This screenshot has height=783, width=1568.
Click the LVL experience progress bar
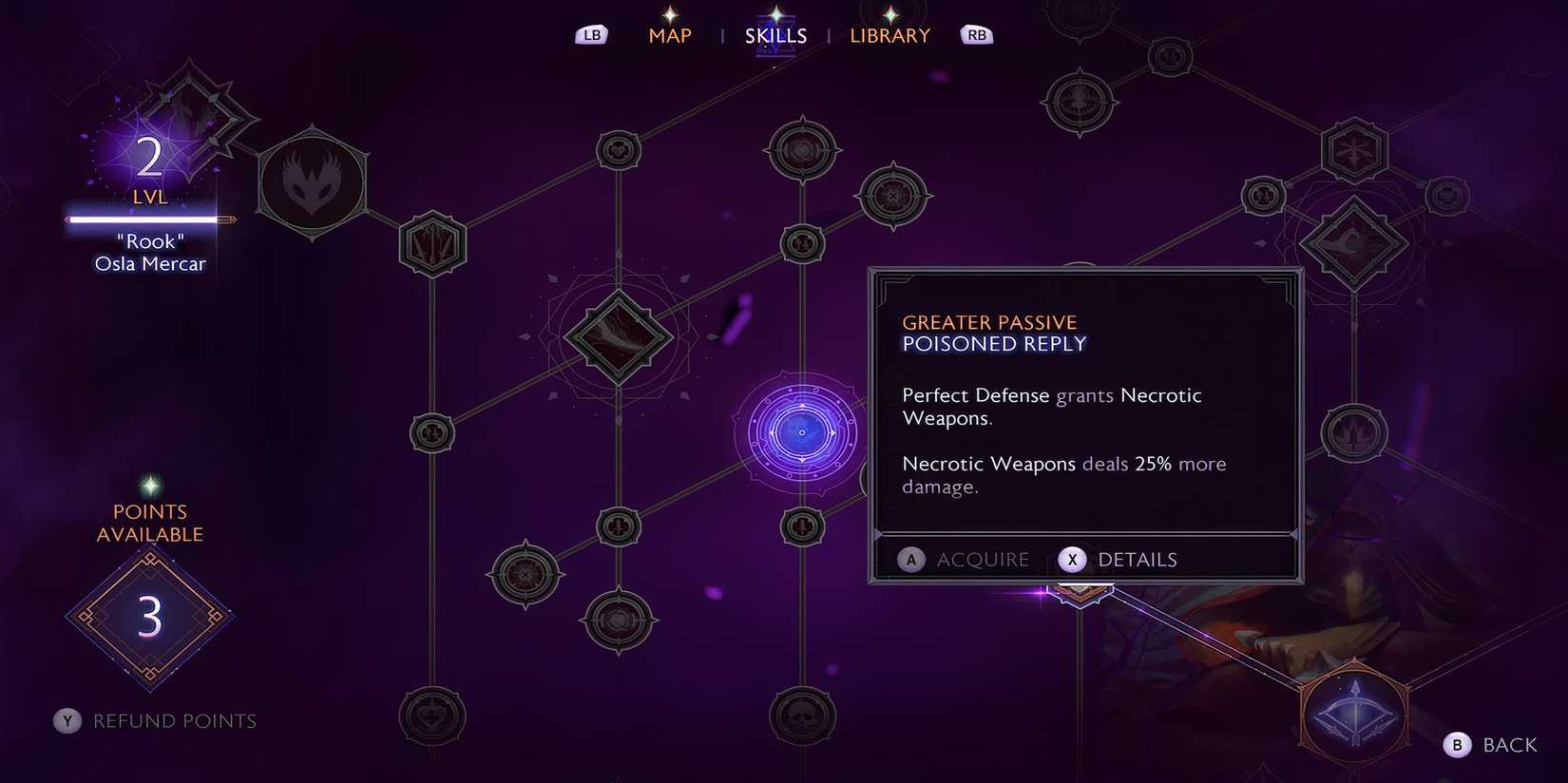pos(147,220)
